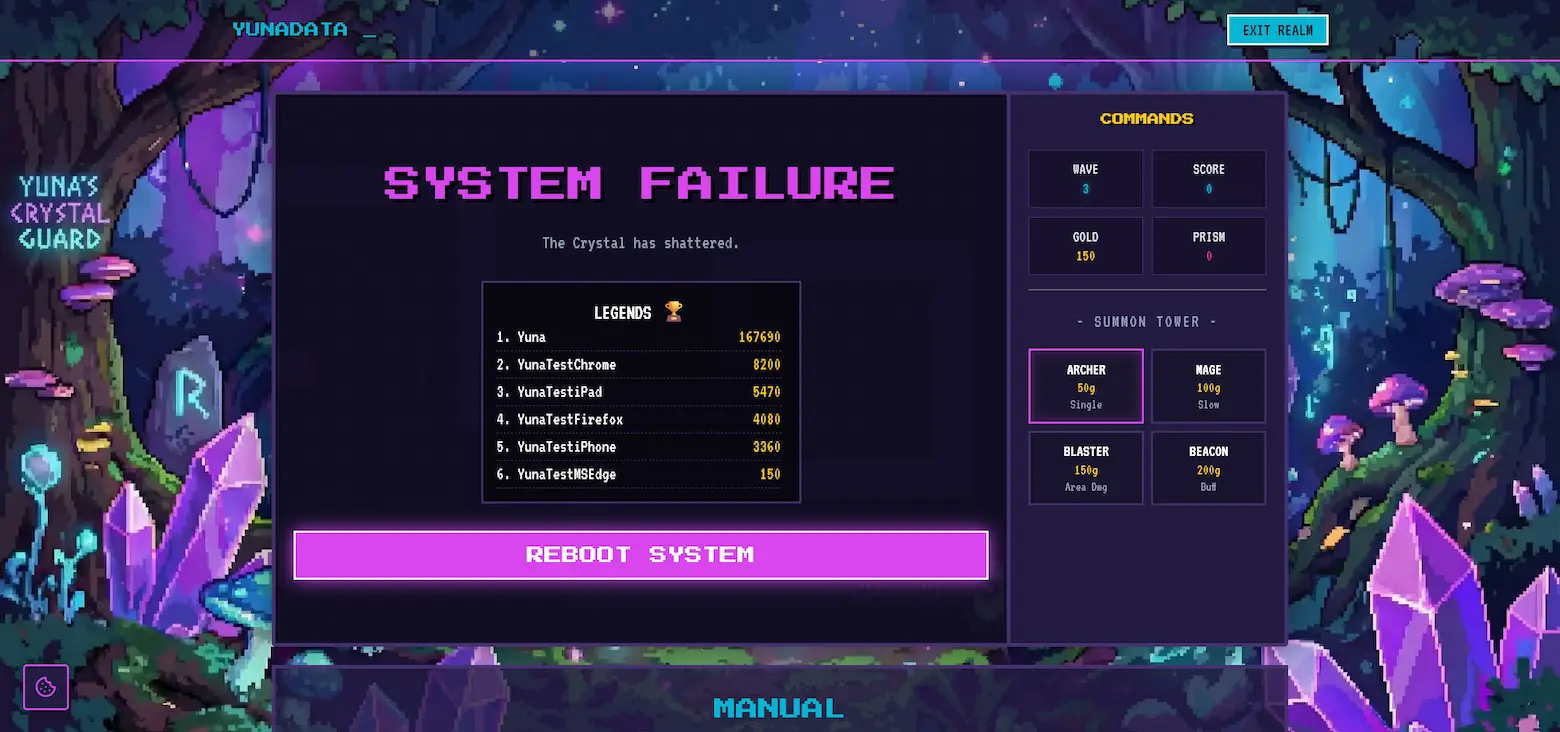Open the MANUAL at the bottom

(778, 708)
